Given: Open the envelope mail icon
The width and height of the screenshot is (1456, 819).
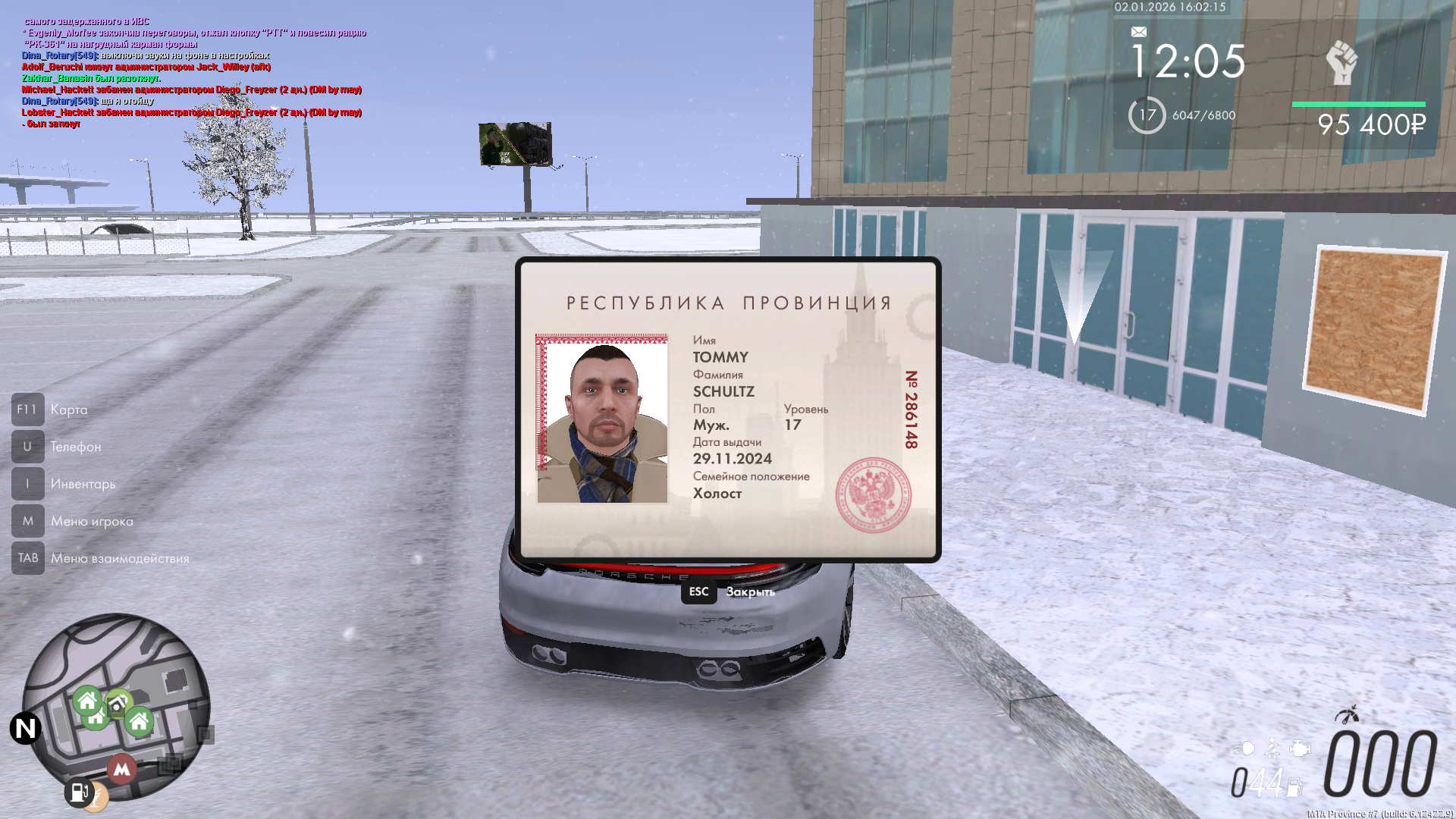Looking at the screenshot, I should (x=1138, y=32).
